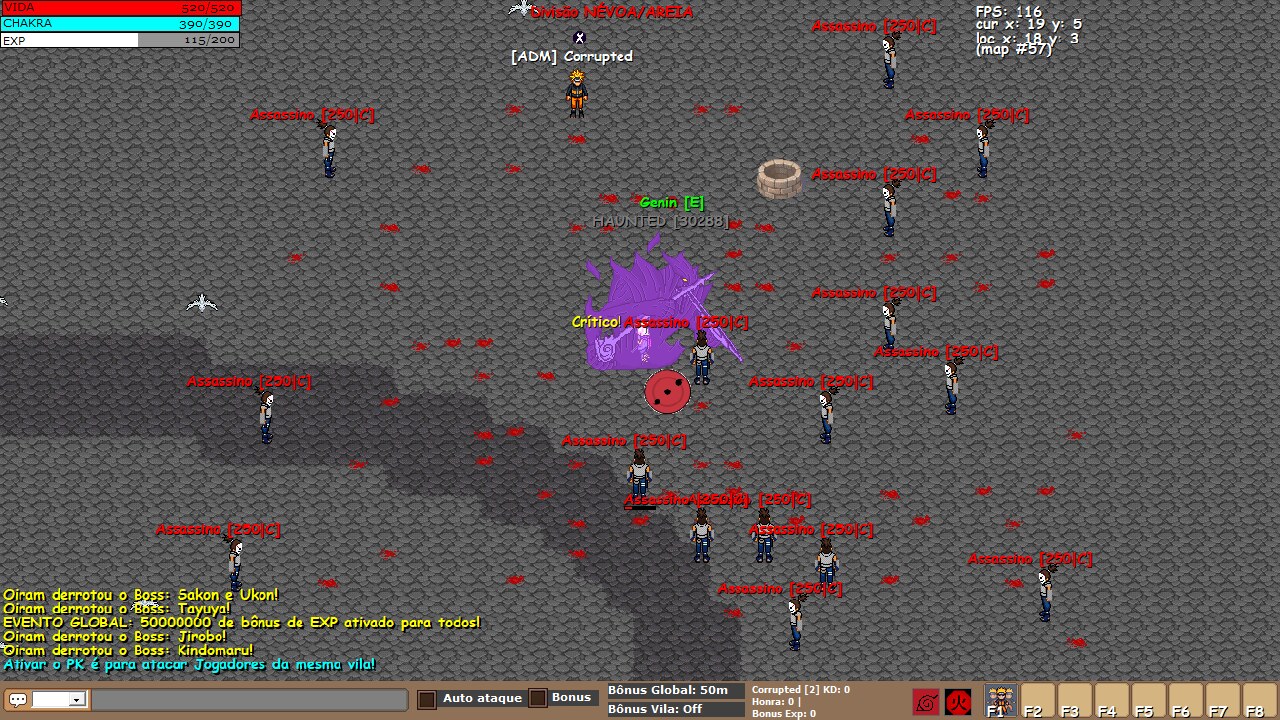Click inside the chat input field
The image size is (1280, 720).
coord(250,700)
